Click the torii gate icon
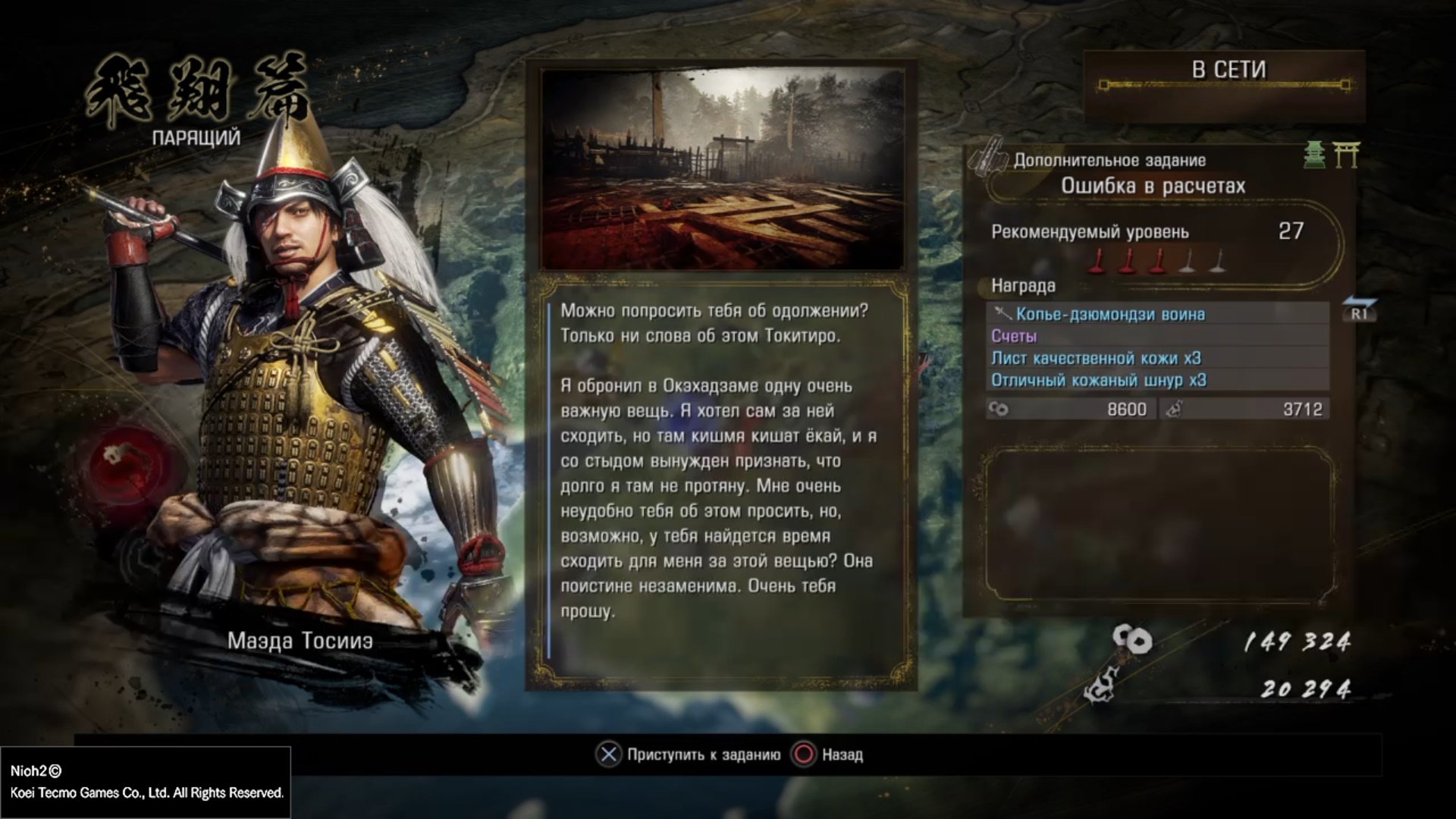The image size is (1456, 819). click(1347, 155)
